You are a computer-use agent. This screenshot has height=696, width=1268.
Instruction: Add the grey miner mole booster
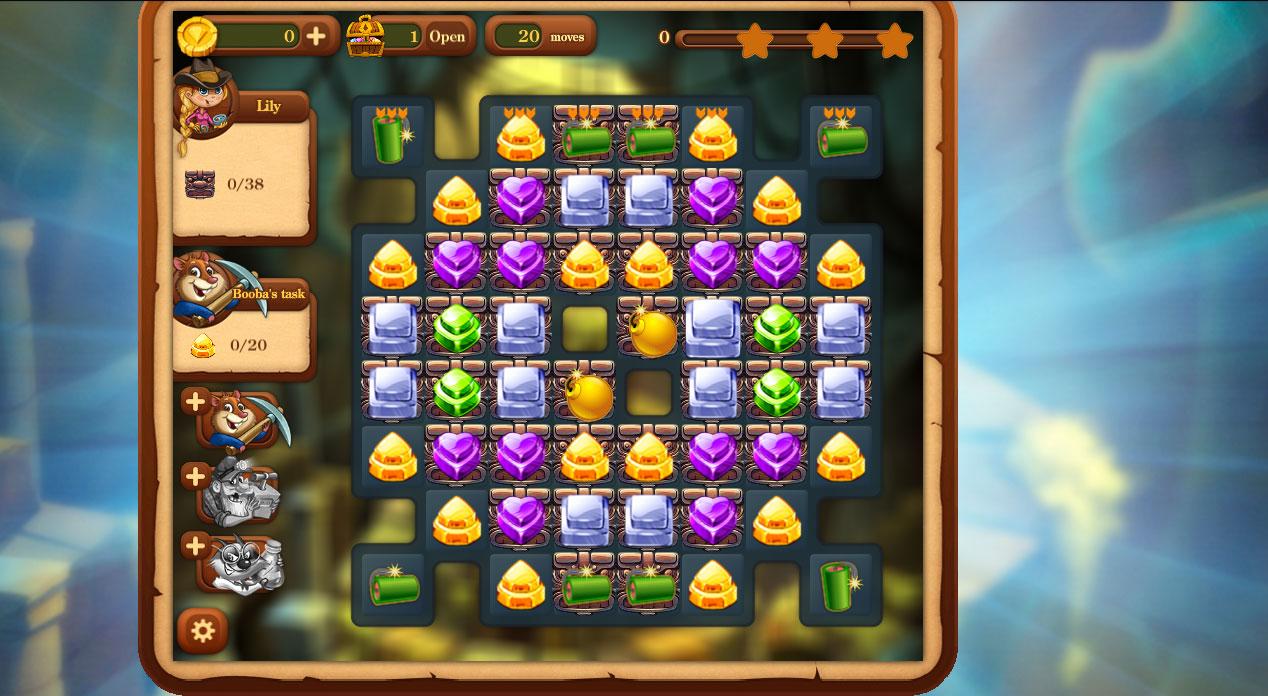pyautogui.click(x=196, y=476)
